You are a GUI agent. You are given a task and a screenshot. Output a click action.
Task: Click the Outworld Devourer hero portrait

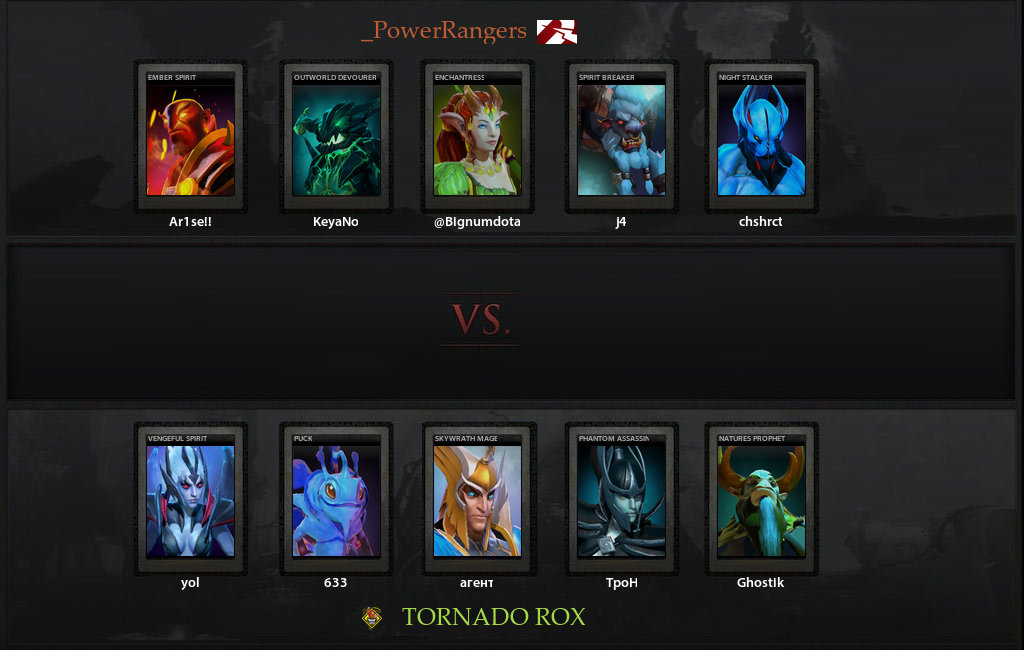(x=336, y=138)
